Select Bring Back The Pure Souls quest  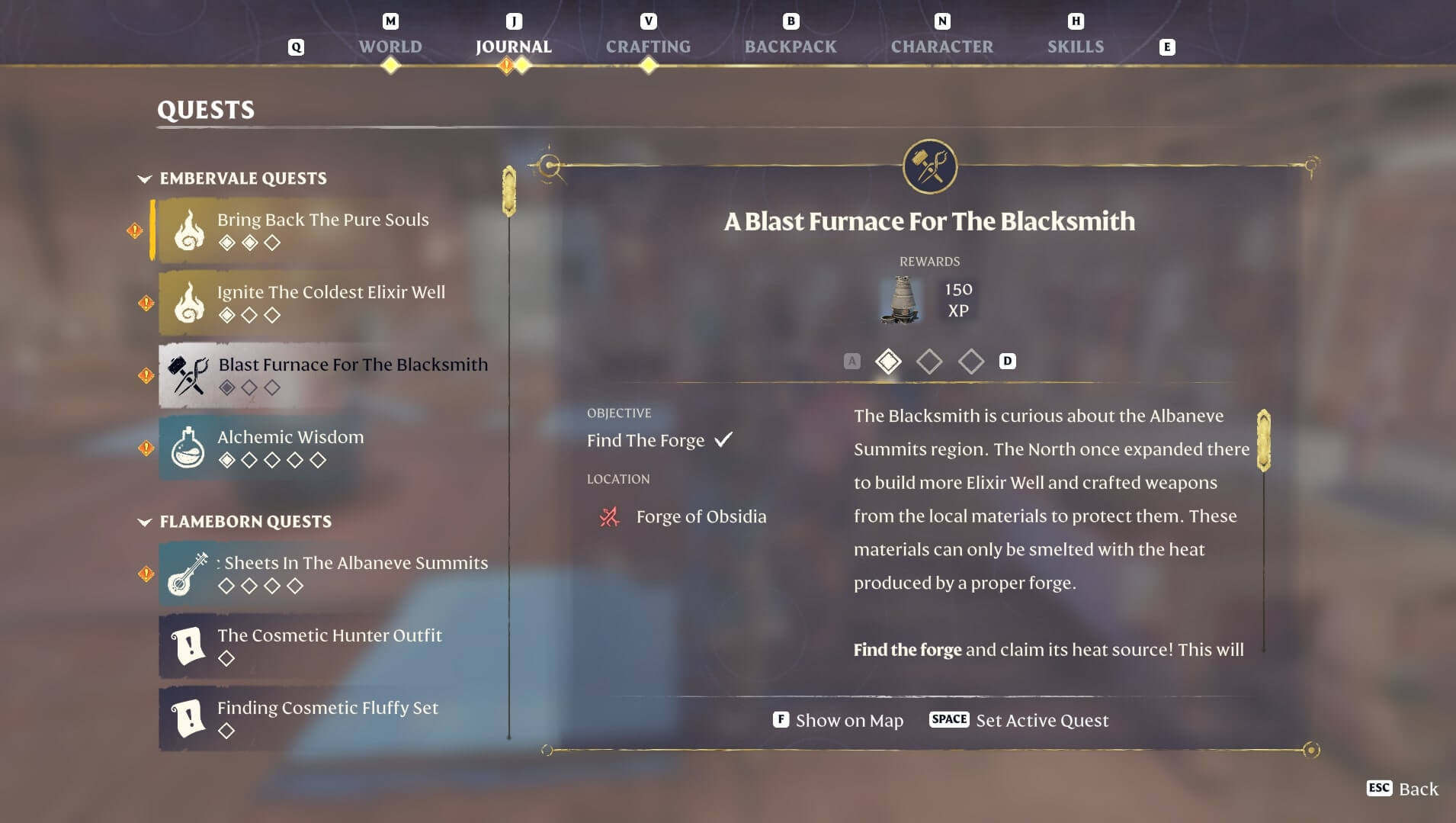(x=323, y=230)
